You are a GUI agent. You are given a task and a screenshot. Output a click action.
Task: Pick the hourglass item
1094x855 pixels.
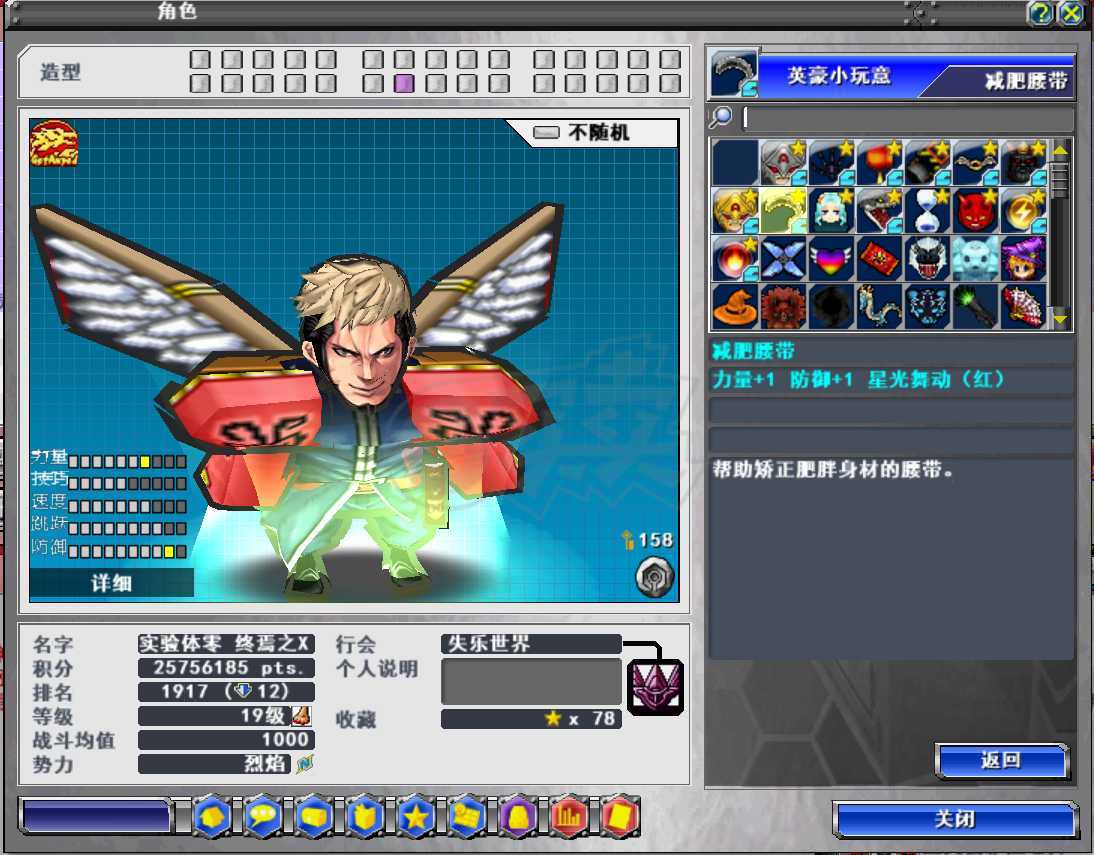tap(928, 211)
